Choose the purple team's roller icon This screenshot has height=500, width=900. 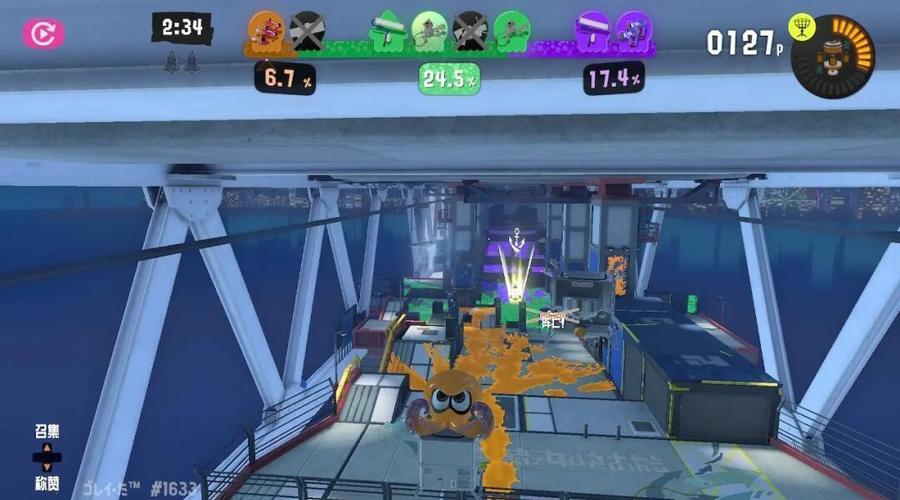592,31
